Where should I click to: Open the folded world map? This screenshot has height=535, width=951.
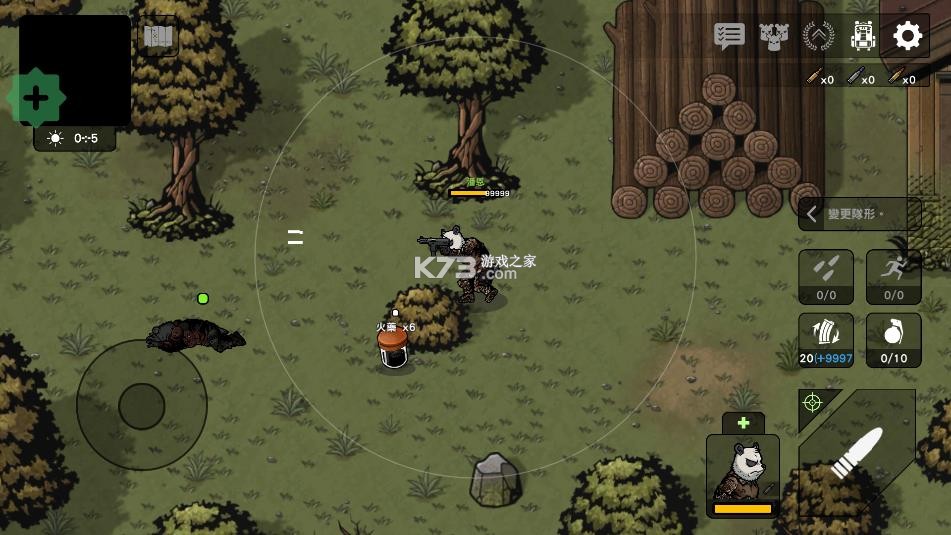(158, 38)
